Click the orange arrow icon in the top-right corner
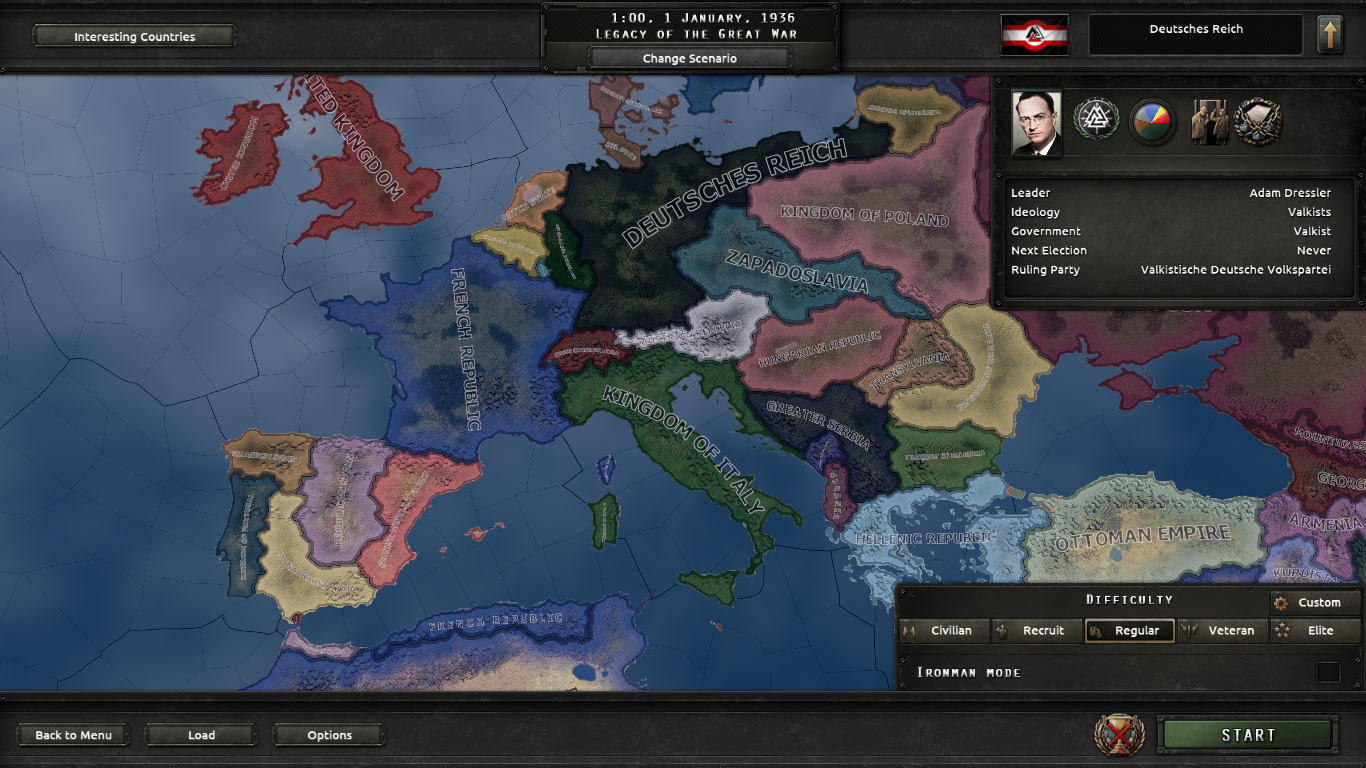This screenshot has height=768, width=1366. 1328,33
